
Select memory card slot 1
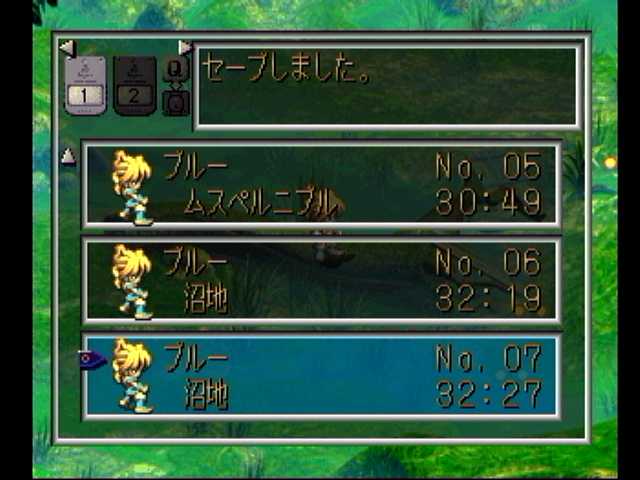85,85
